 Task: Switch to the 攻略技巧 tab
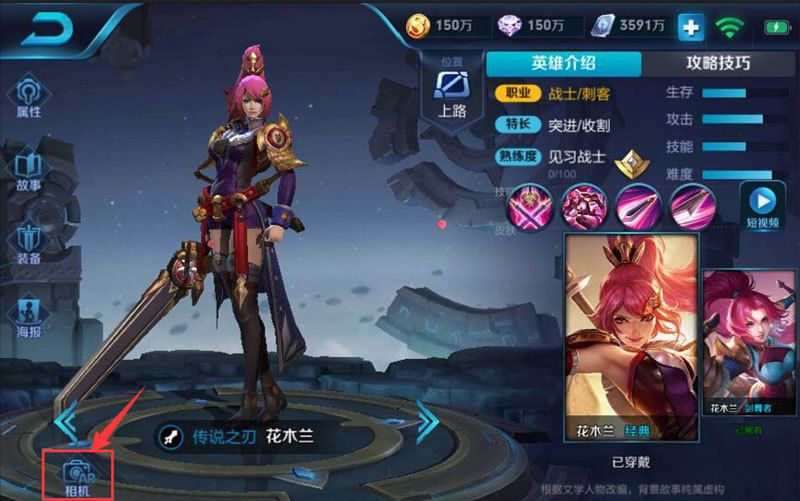718,63
